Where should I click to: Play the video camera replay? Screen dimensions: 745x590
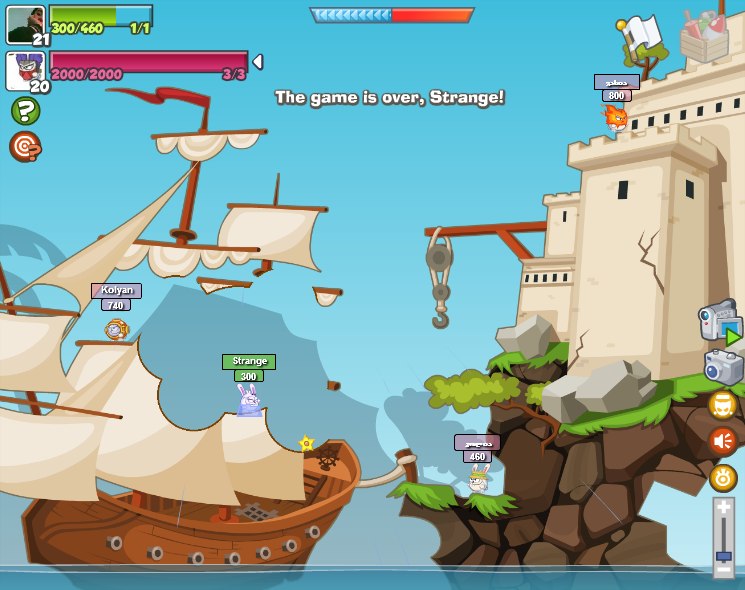719,321
